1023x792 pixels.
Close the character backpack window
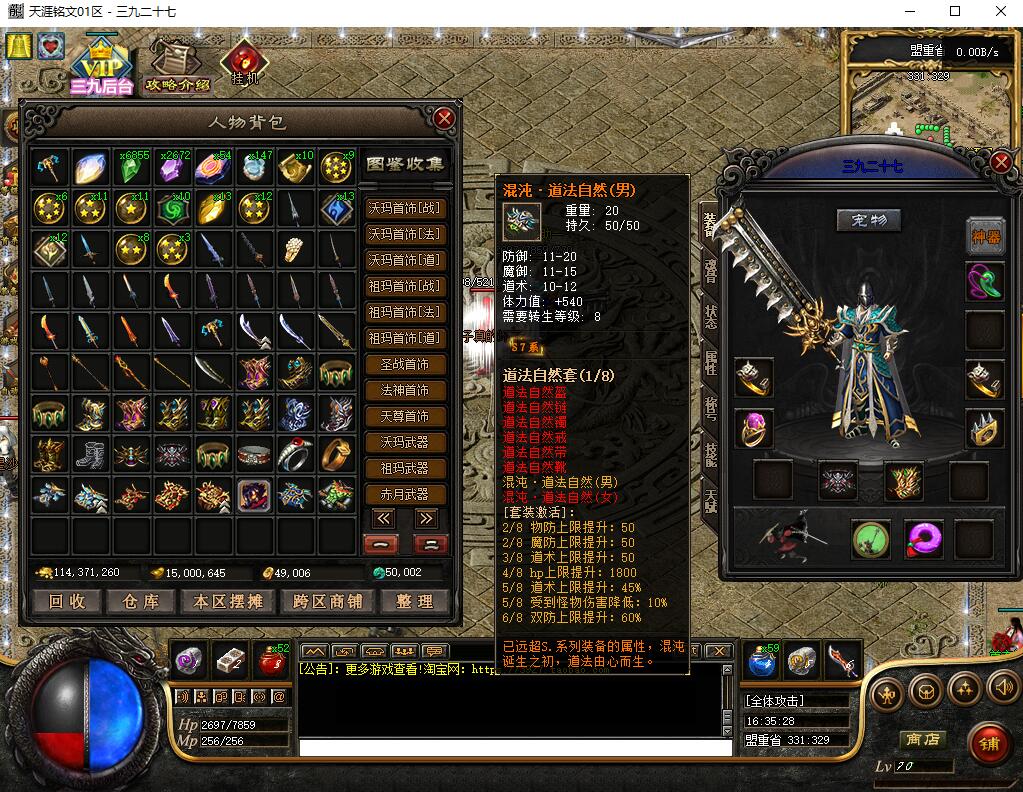445,118
